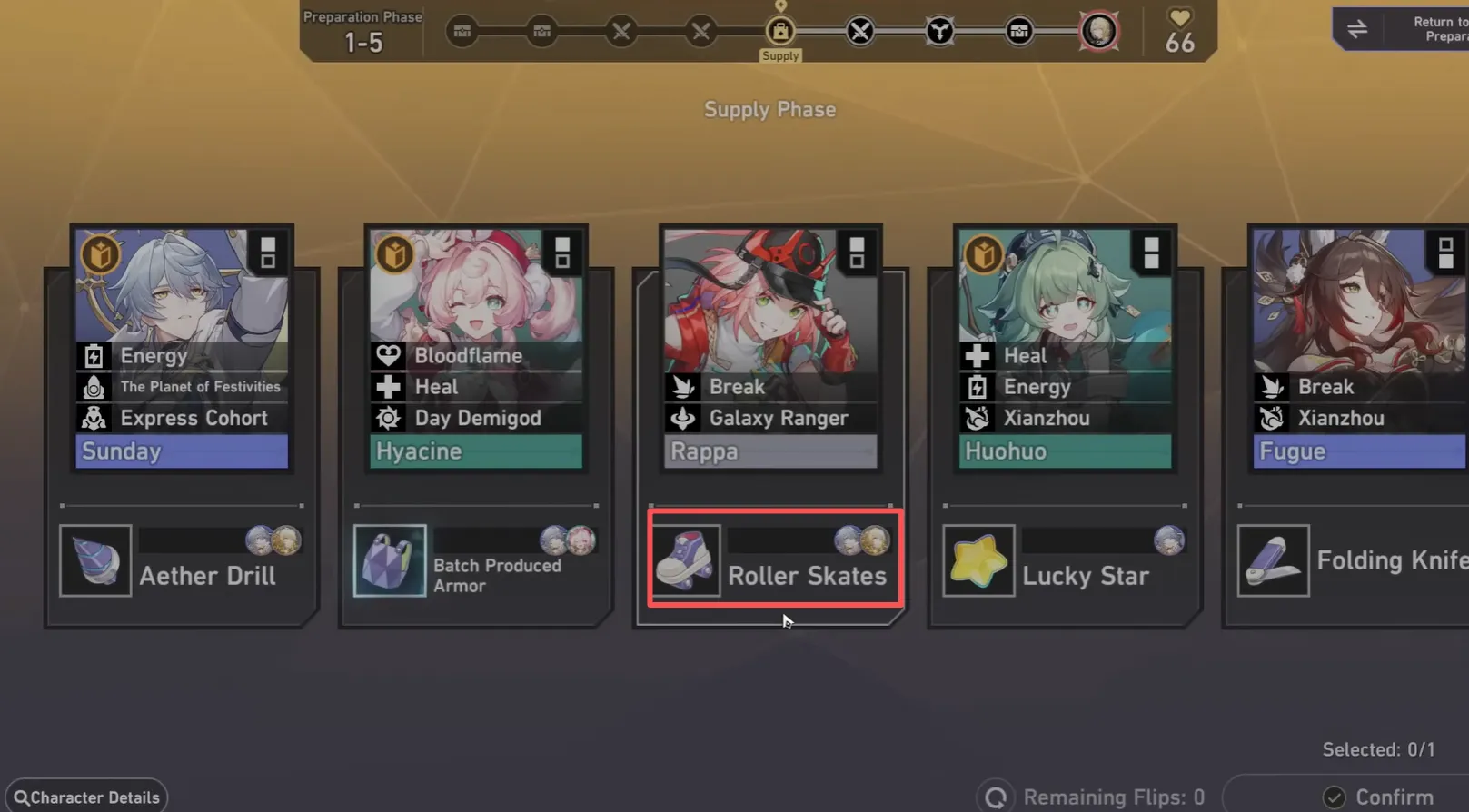
Task: Click the Energy icon on Sunday's card
Action: click(x=94, y=355)
